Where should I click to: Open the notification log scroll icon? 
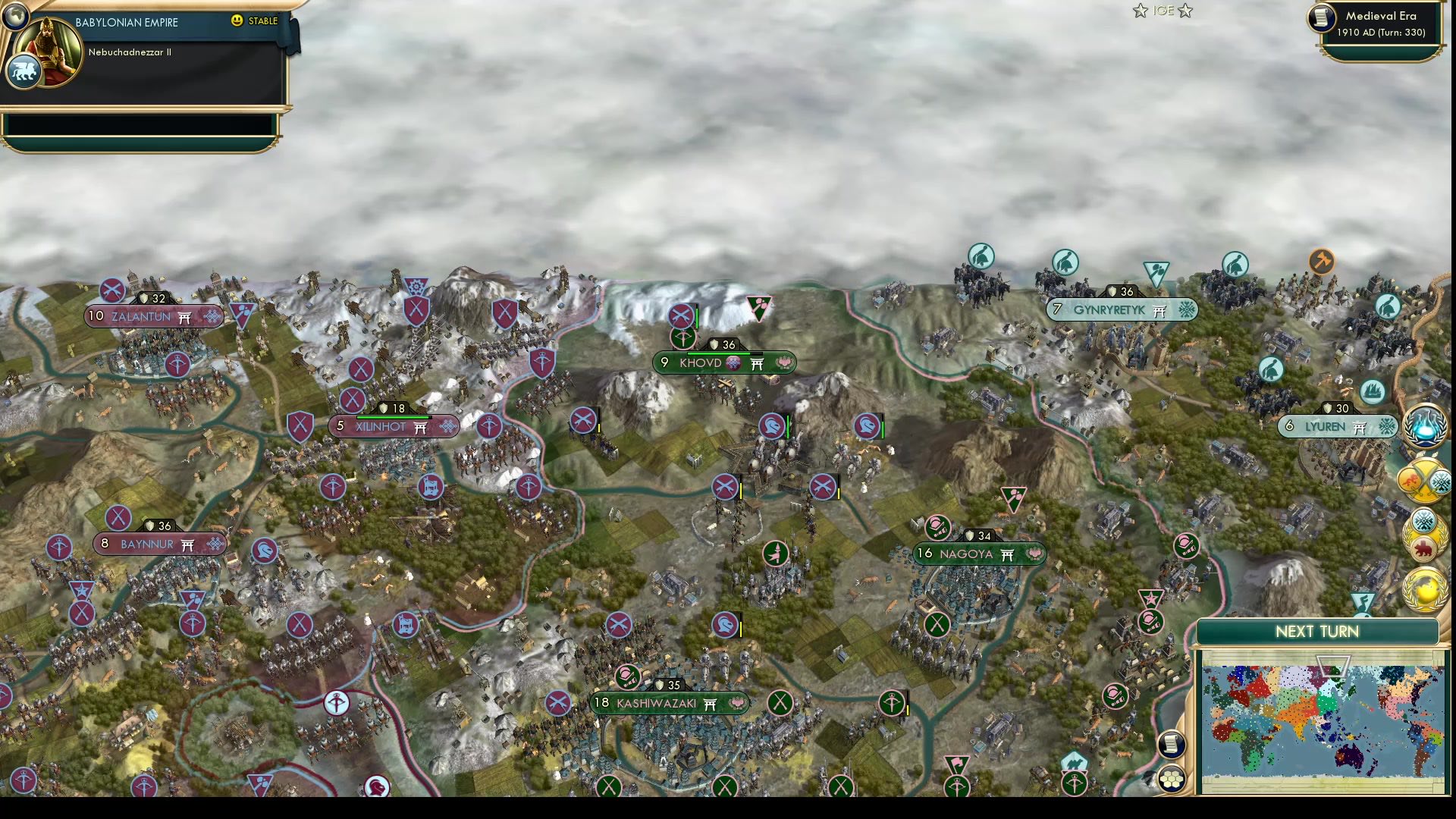coord(1172,744)
